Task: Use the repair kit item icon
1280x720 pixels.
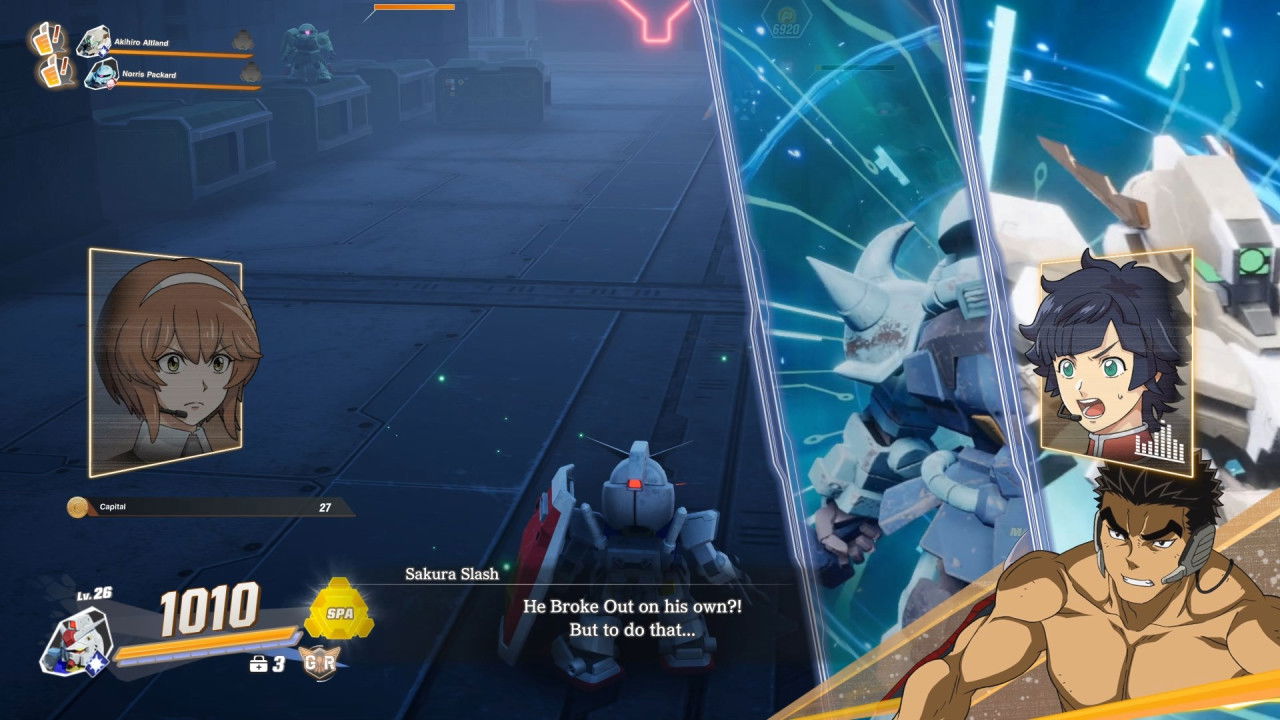Action: (258, 663)
